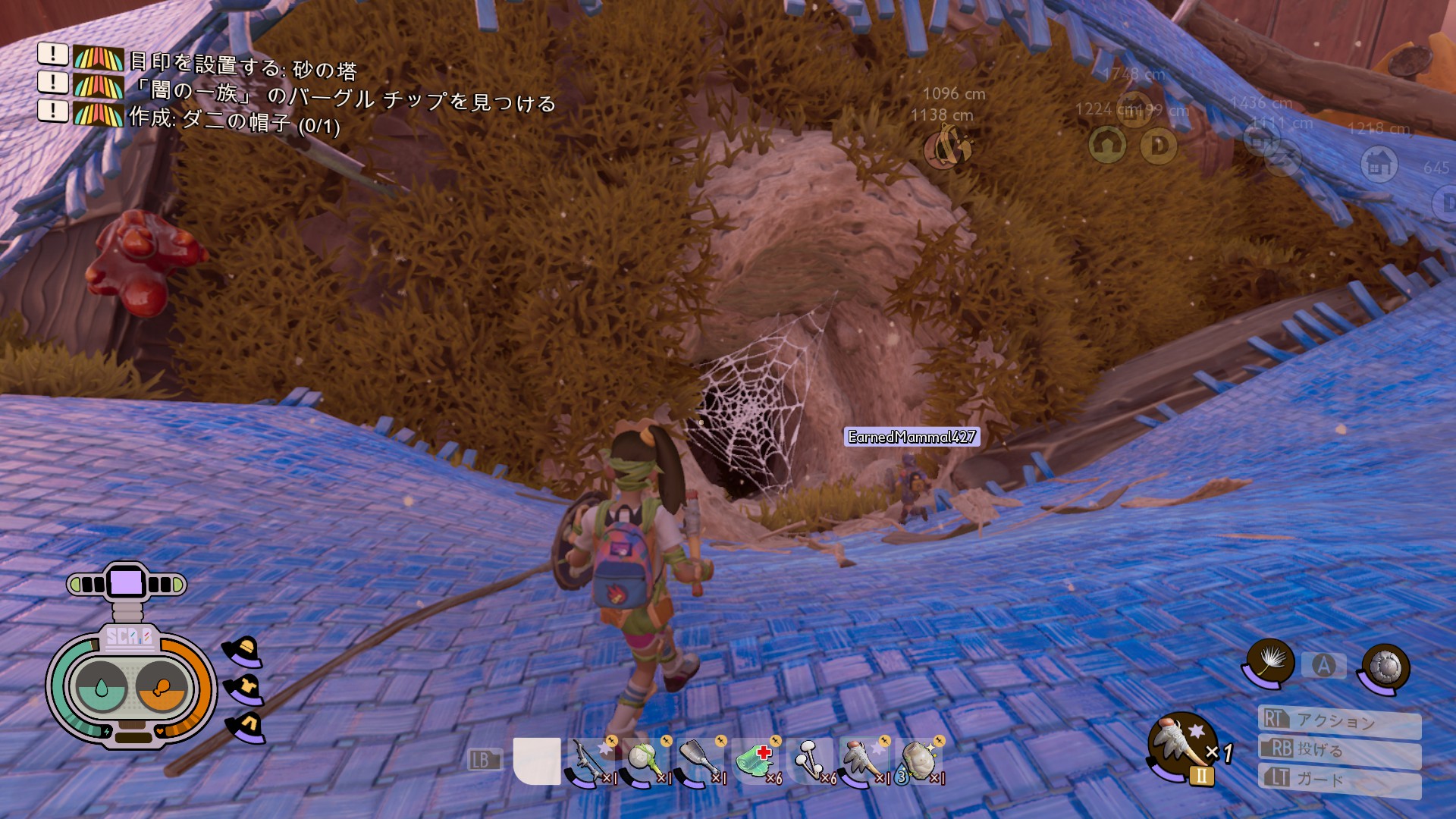The height and width of the screenshot is (819, 1456).
Task: Select the EarnedMammal427 player nametag
Action: point(912,437)
